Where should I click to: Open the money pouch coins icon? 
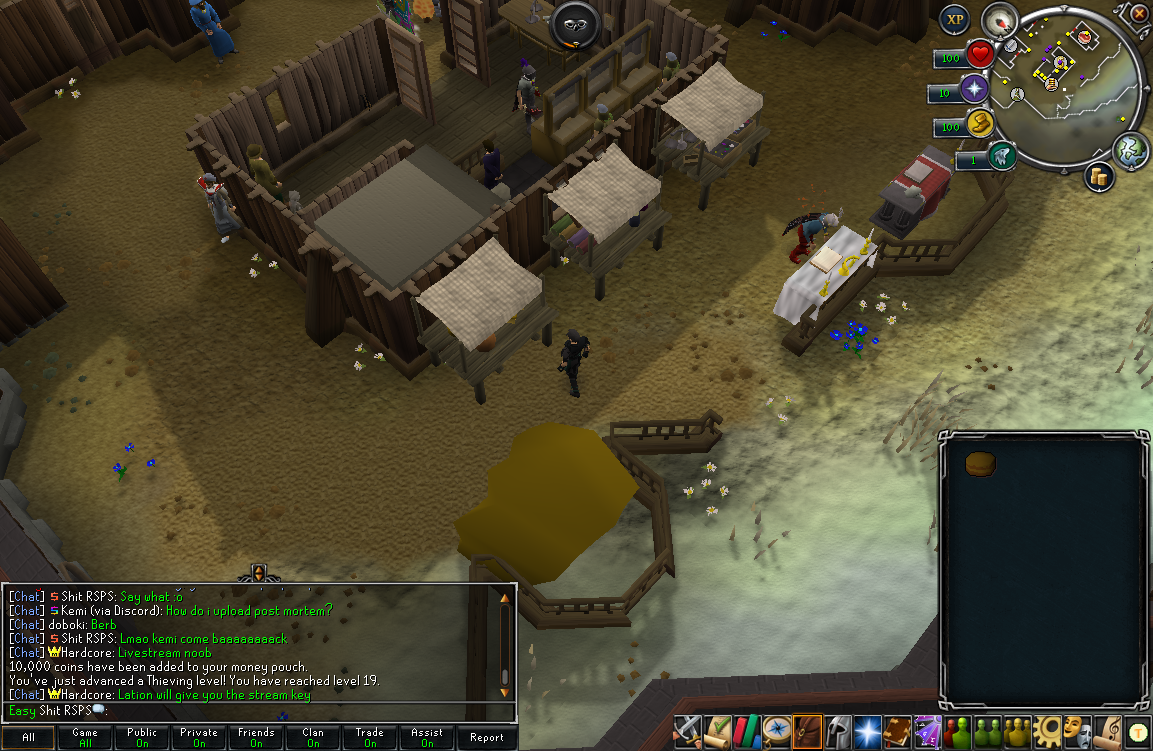click(x=1099, y=177)
